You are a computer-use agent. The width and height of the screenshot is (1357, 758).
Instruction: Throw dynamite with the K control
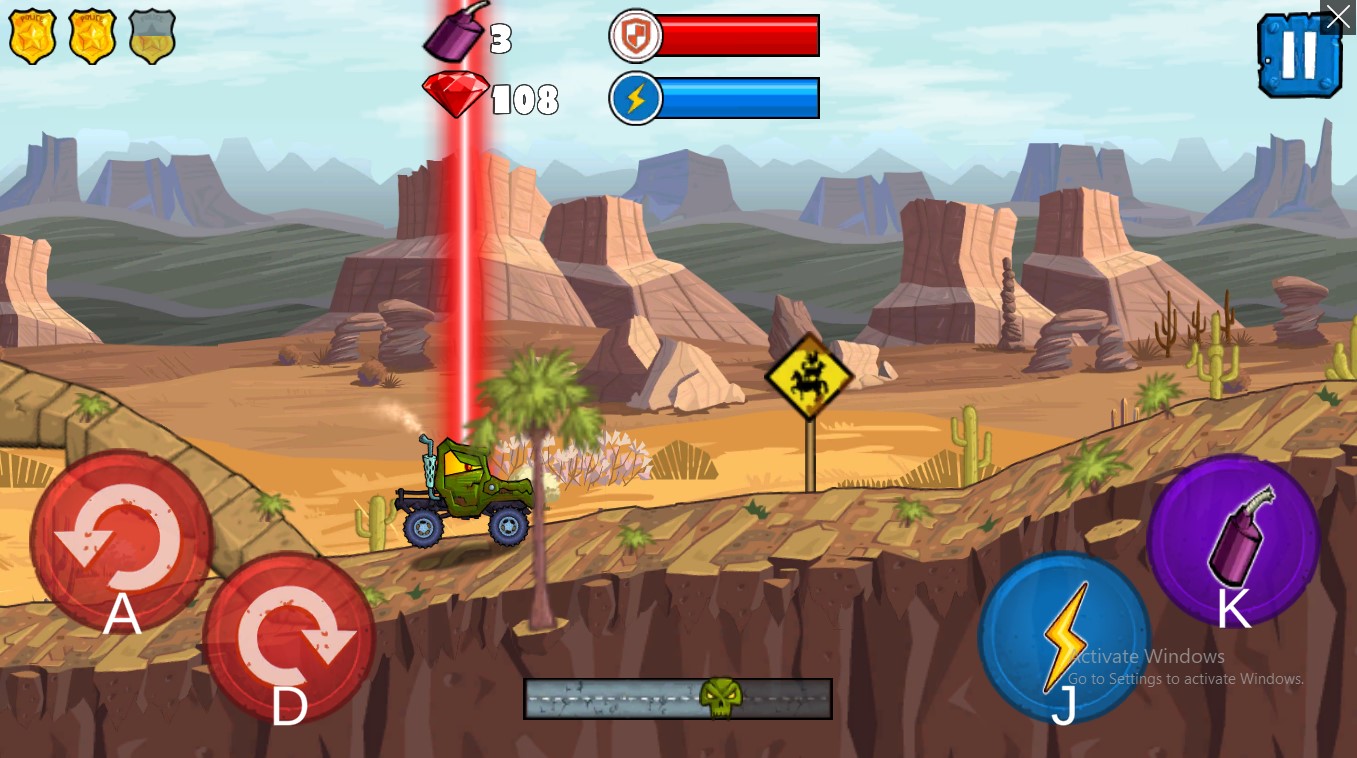click(x=1232, y=540)
